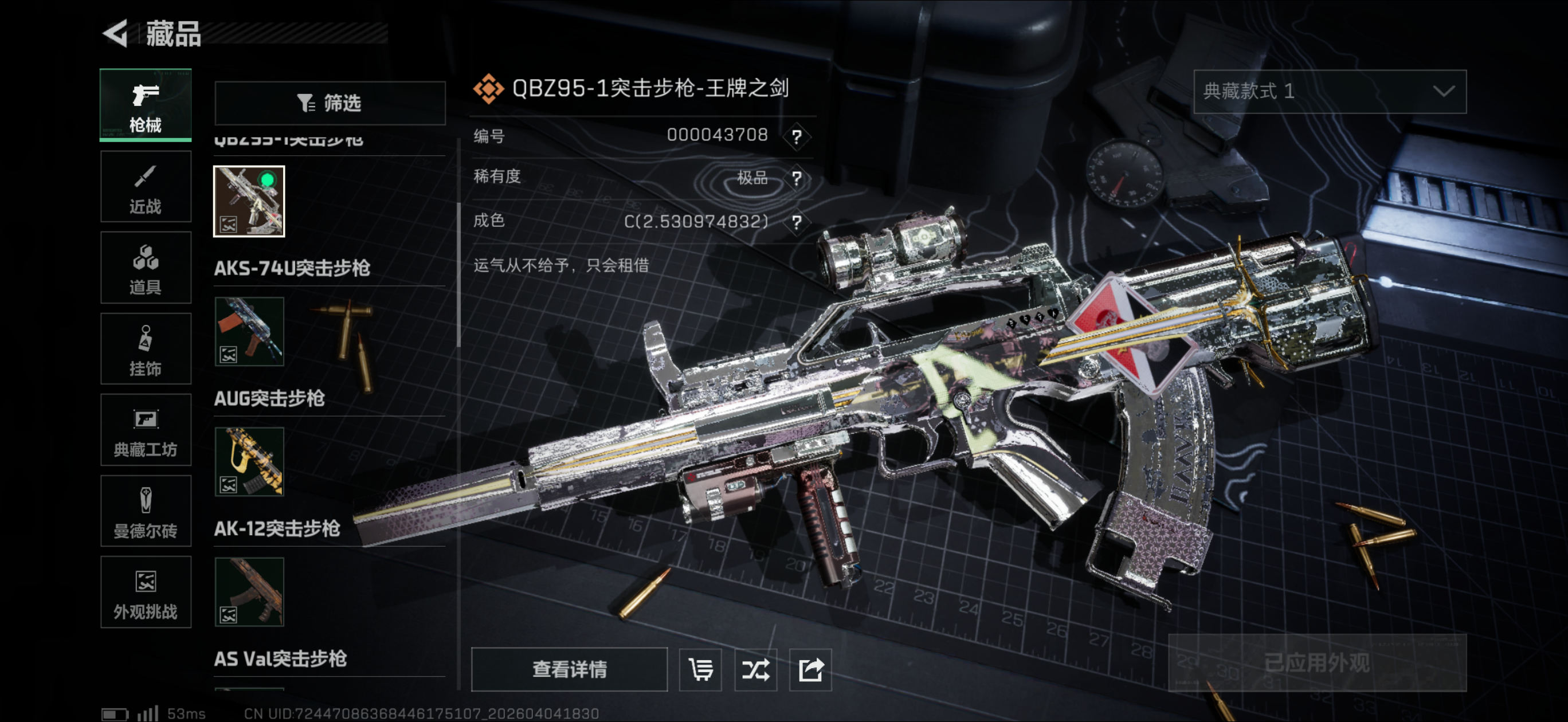The width and height of the screenshot is (1568, 722).
Task: Open the 筛选 filter button
Action: pos(330,103)
